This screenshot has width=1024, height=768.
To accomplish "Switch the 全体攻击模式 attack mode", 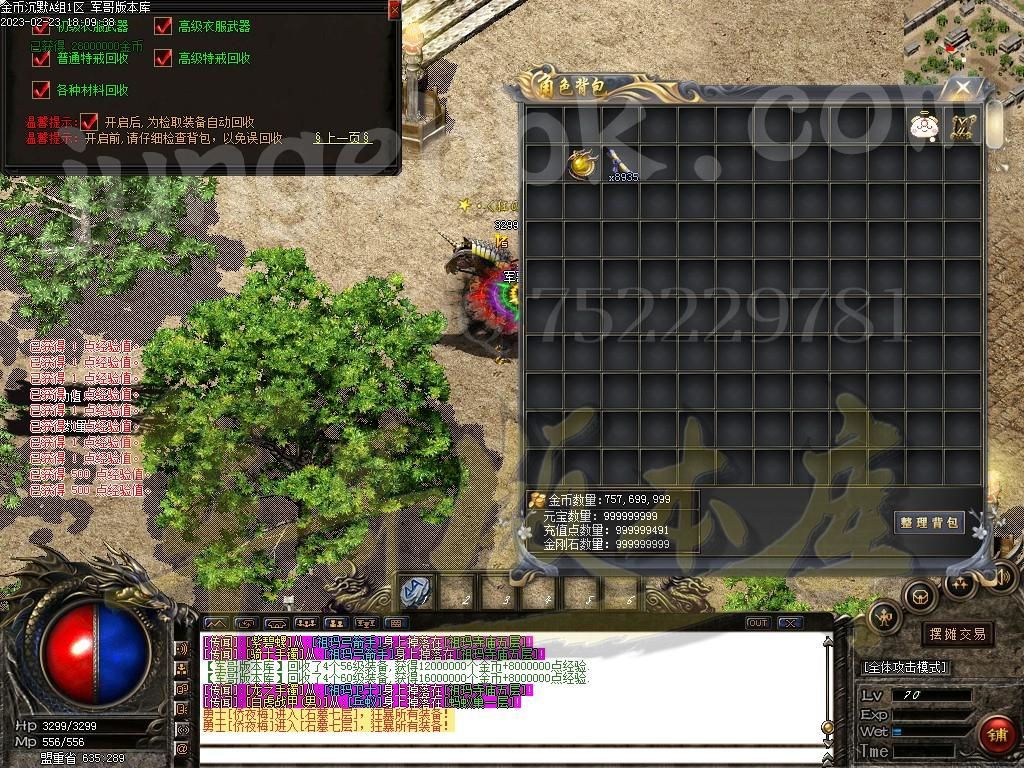I will tap(905, 667).
